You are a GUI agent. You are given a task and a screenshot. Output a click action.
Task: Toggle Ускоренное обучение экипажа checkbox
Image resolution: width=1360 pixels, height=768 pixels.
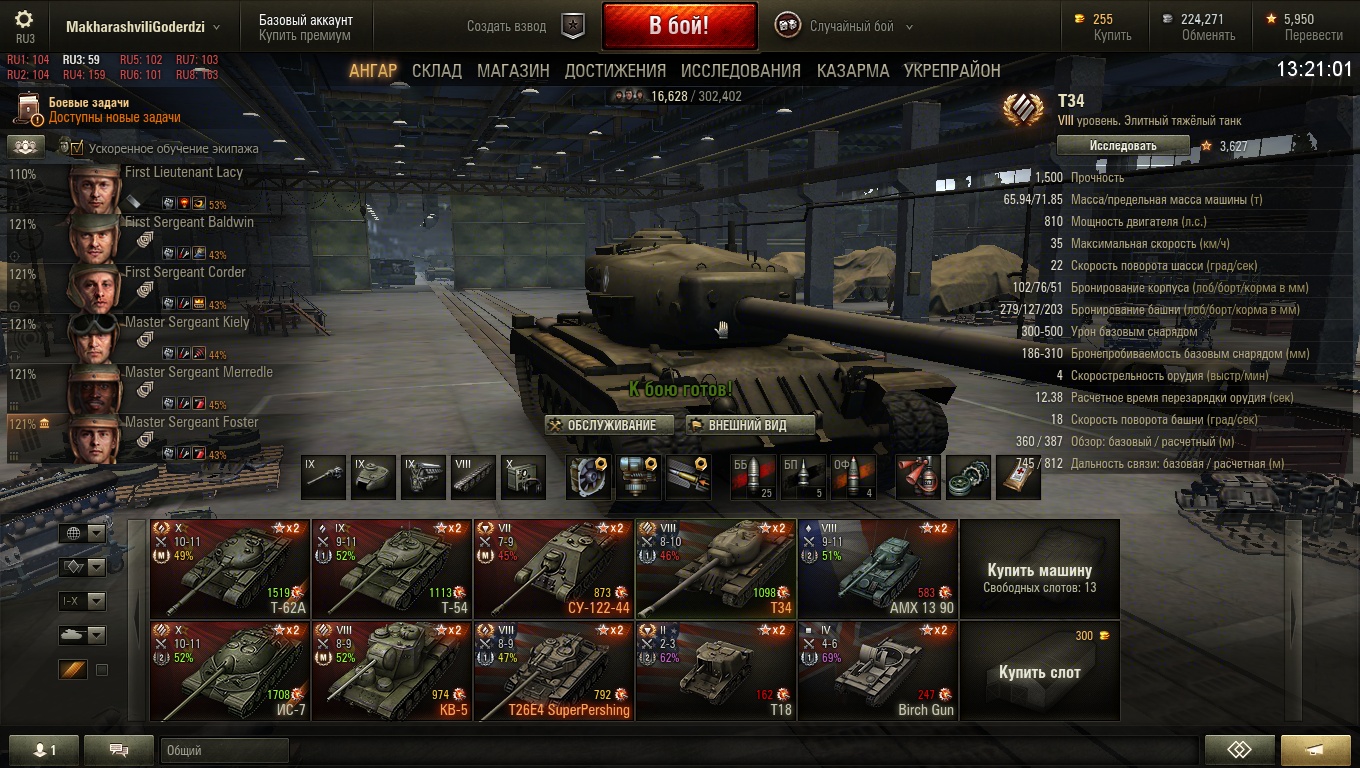click(77, 149)
